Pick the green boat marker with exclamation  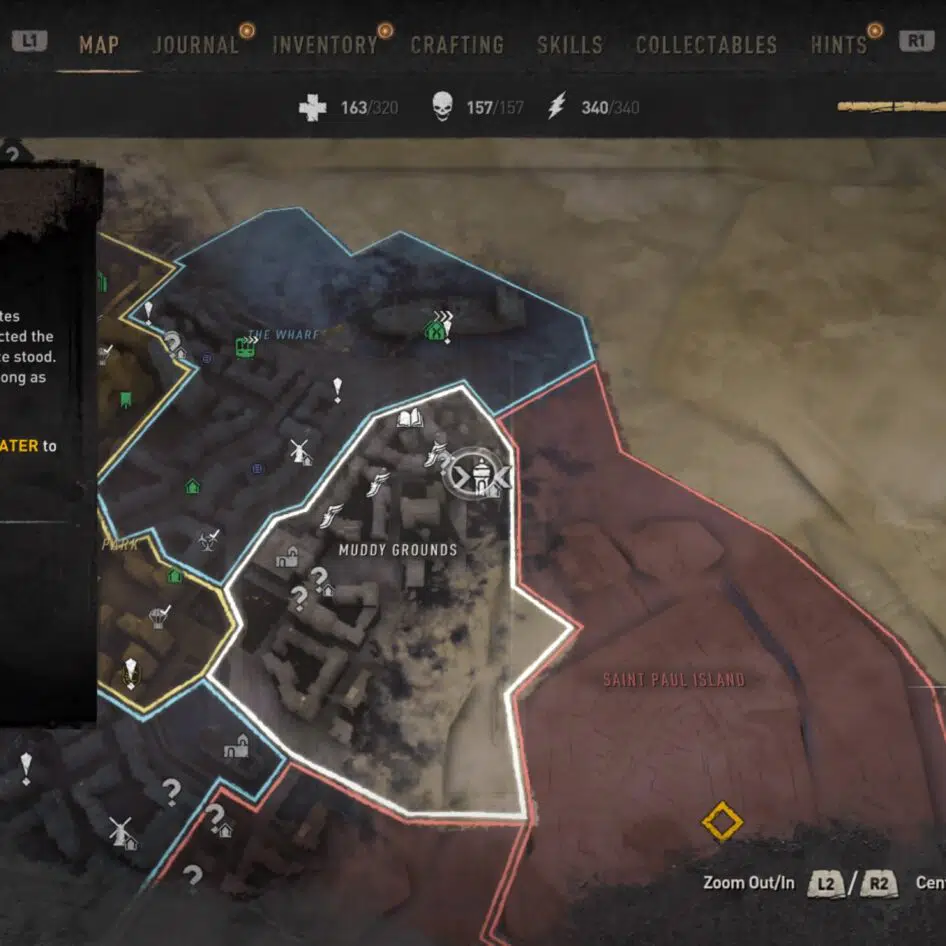point(437,327)
